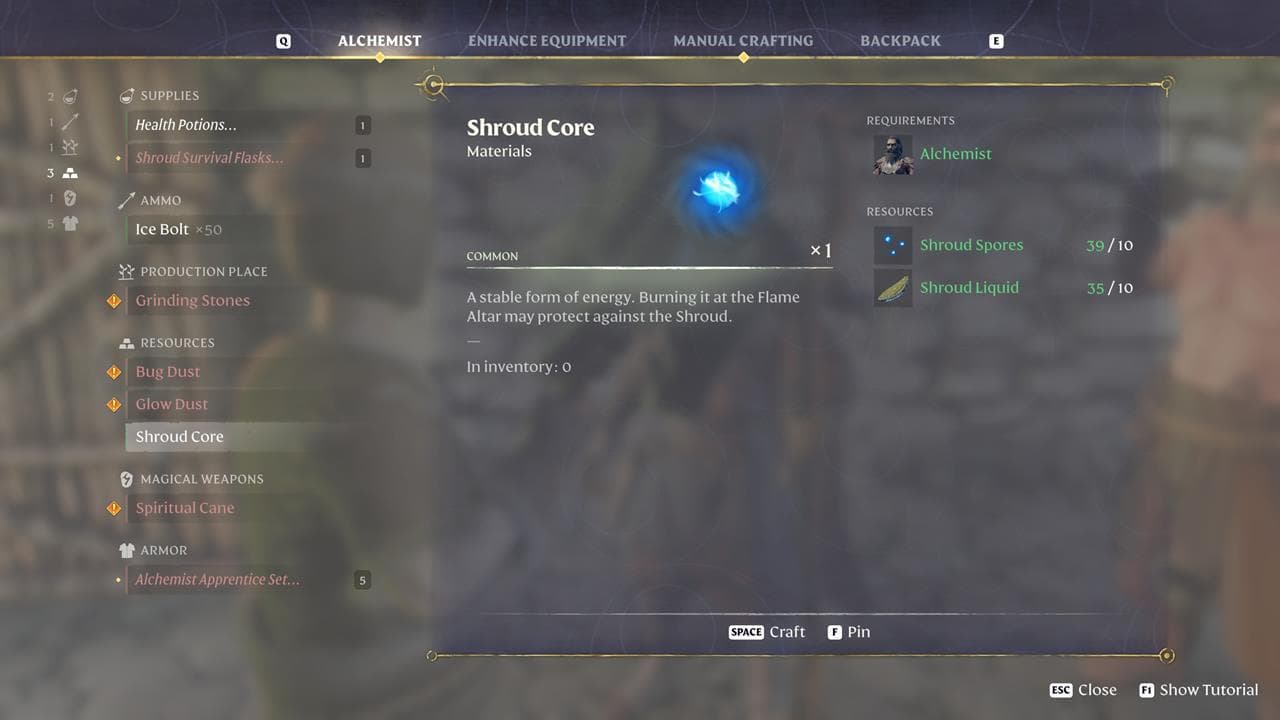Click the Shroud Liquid resource icon
1280x720 pixels.
892,287
